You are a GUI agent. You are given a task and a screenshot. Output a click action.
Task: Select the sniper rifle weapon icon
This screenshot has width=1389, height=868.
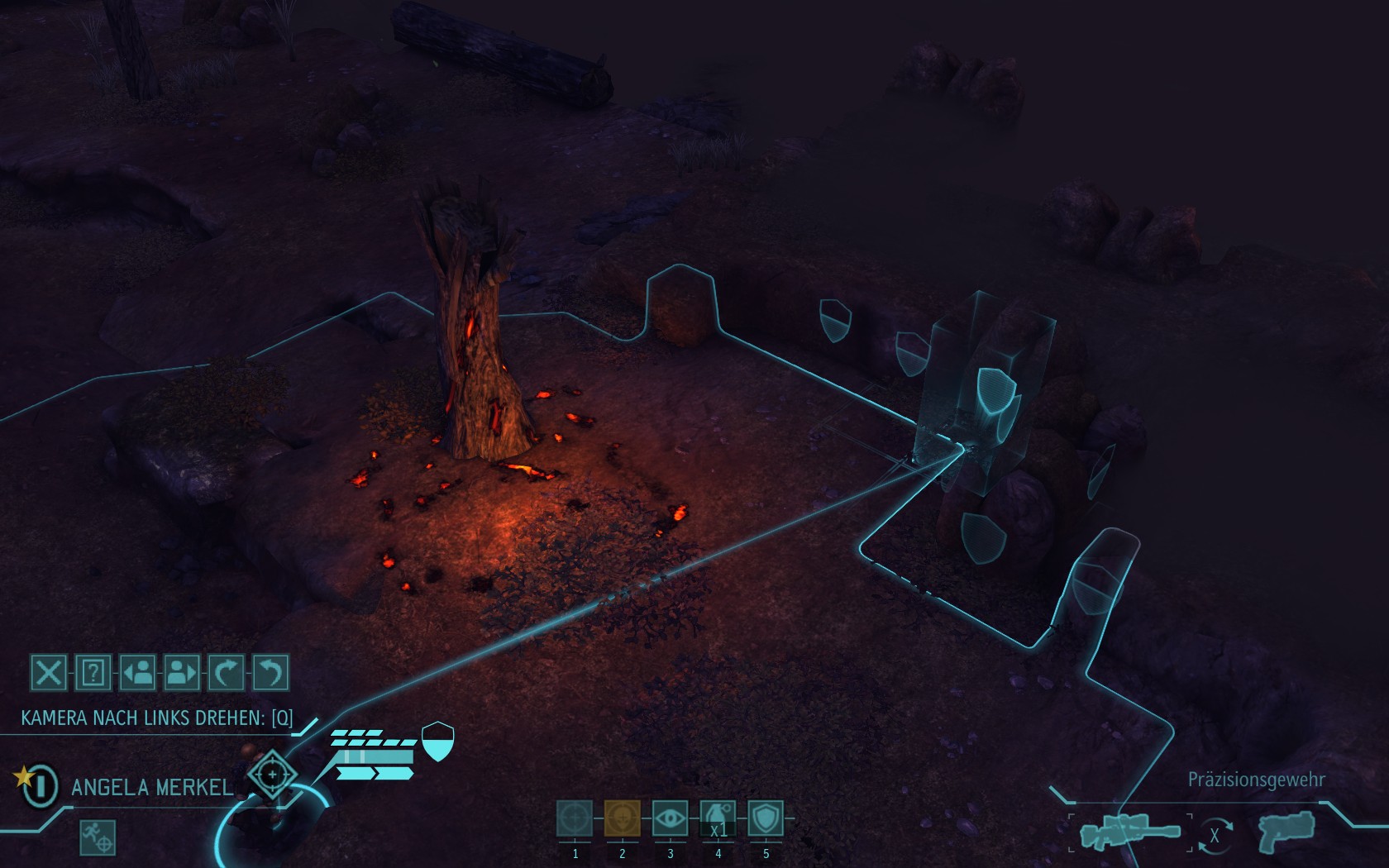1129,832
